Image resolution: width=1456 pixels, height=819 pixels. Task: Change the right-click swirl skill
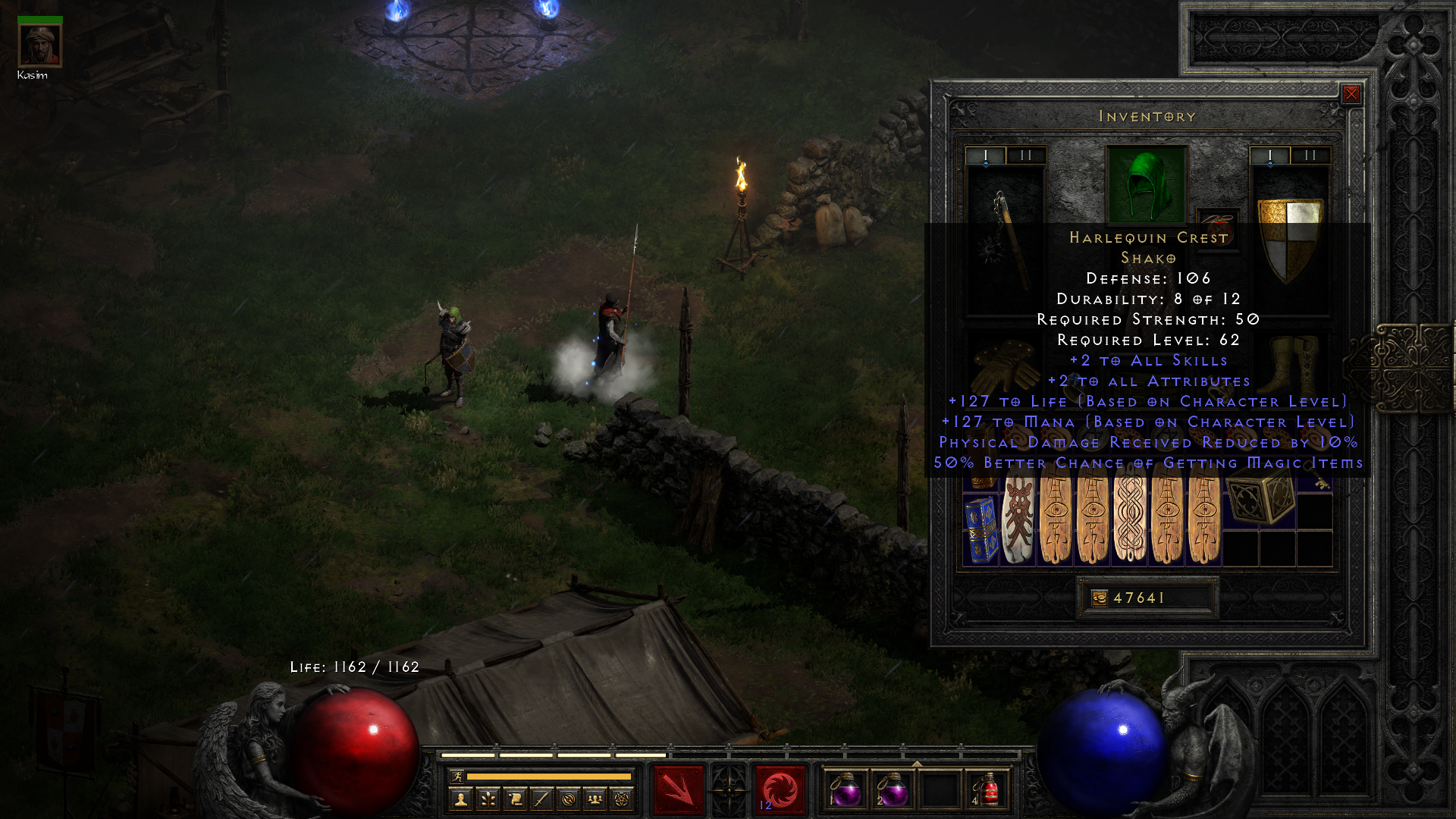click(x=780, y=790)
